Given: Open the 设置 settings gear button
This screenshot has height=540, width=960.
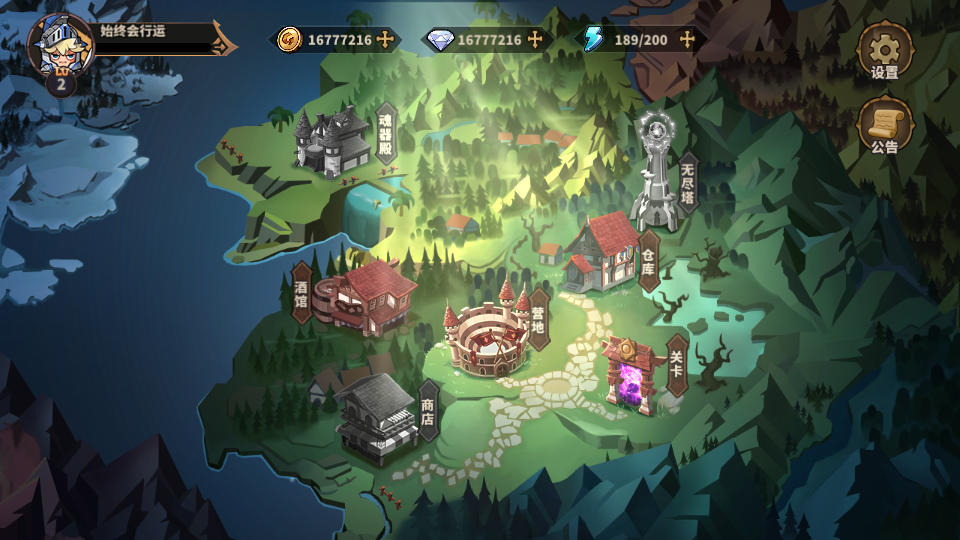Looking at the screenshot, I should click(884, 50).
